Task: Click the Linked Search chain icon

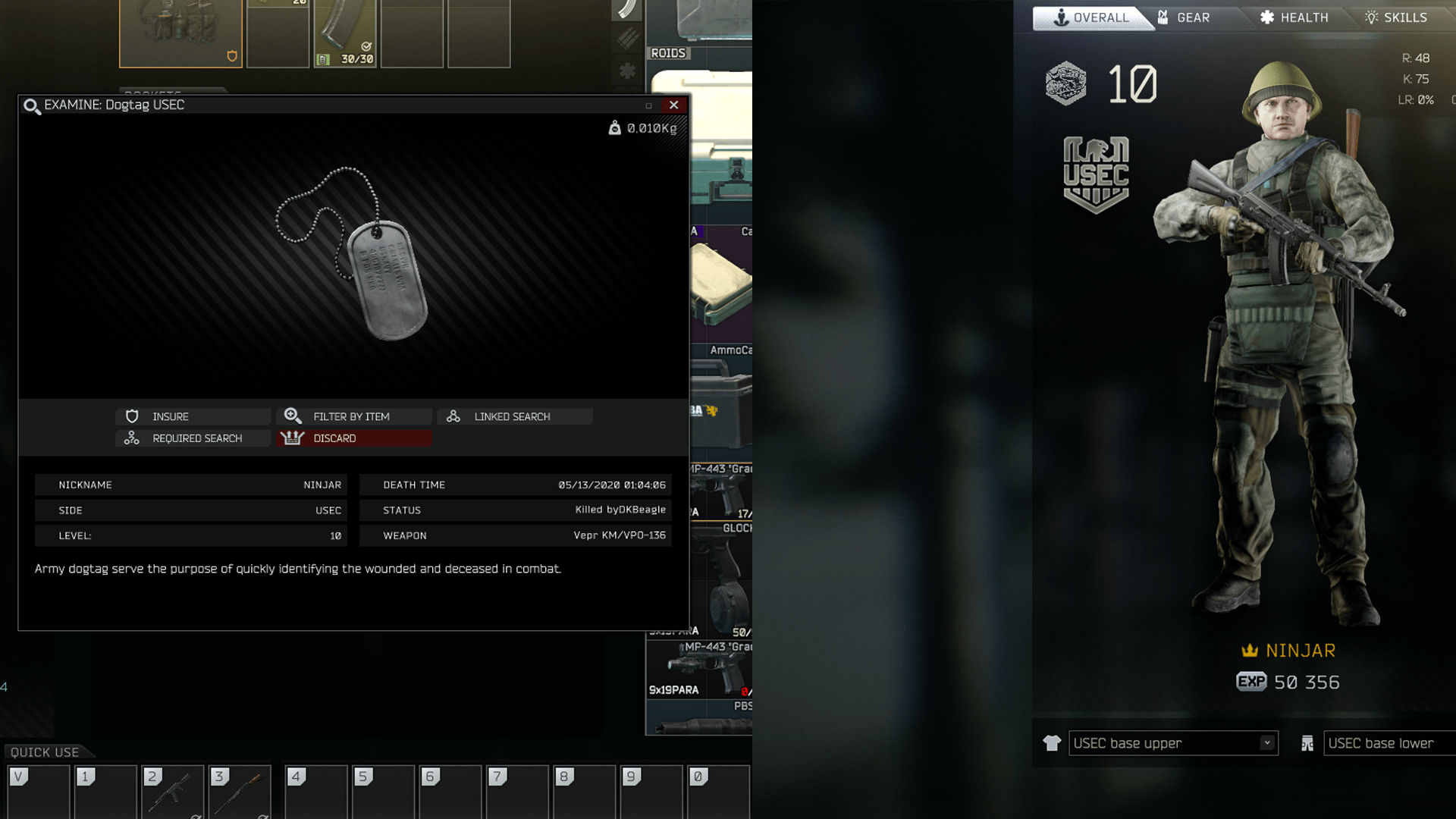Action: [x=453, y=416]
